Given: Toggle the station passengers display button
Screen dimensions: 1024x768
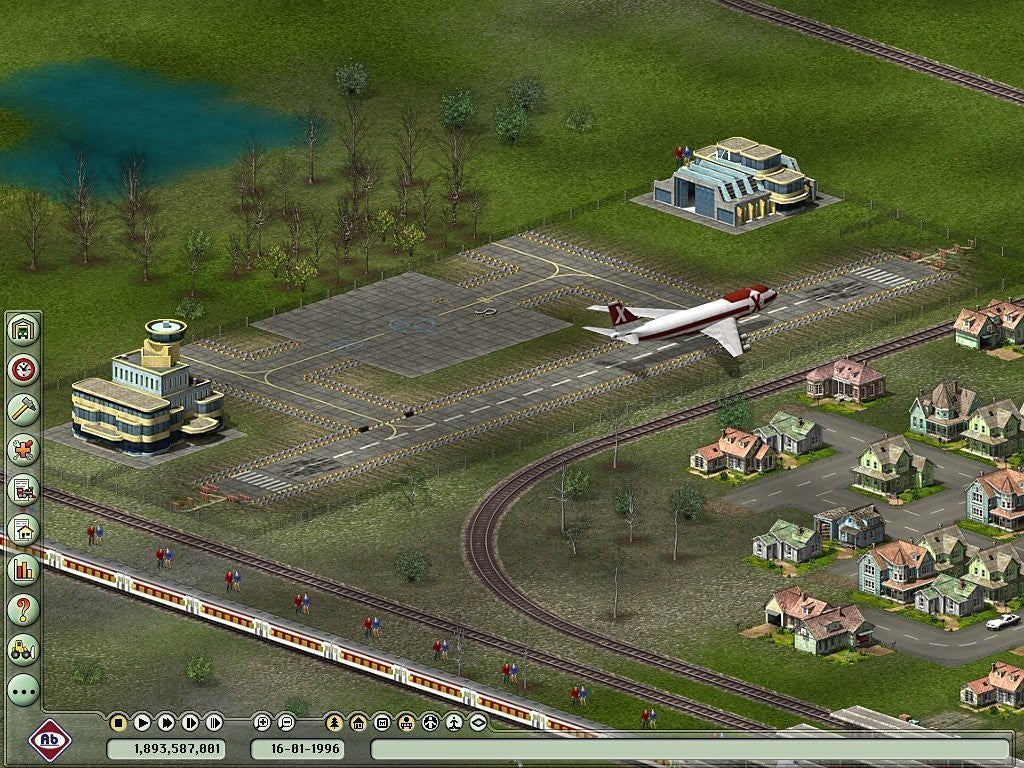Looking at the screenshot, I should coord(406,722).
